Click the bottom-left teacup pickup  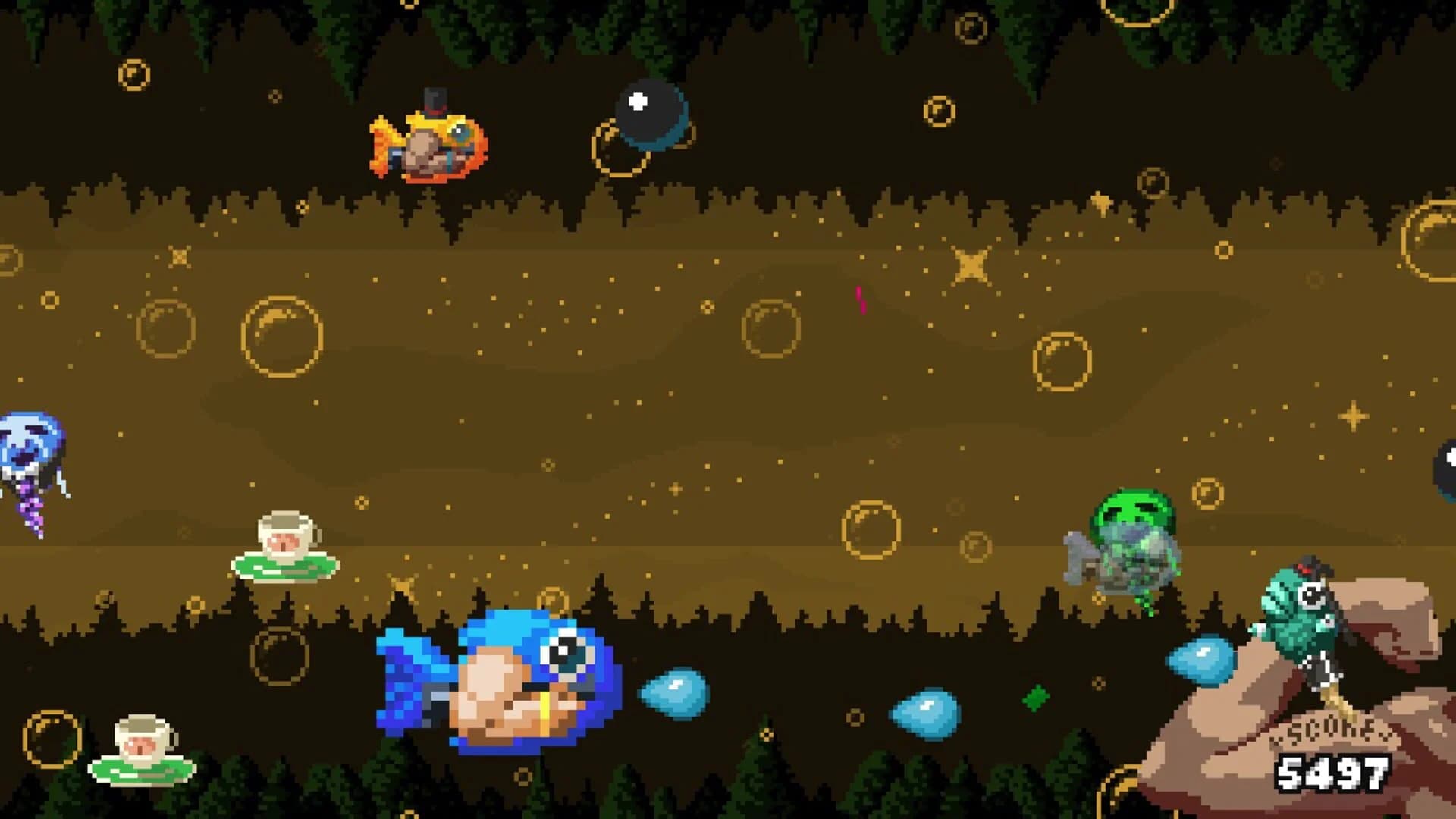click(x=140, y=747)
